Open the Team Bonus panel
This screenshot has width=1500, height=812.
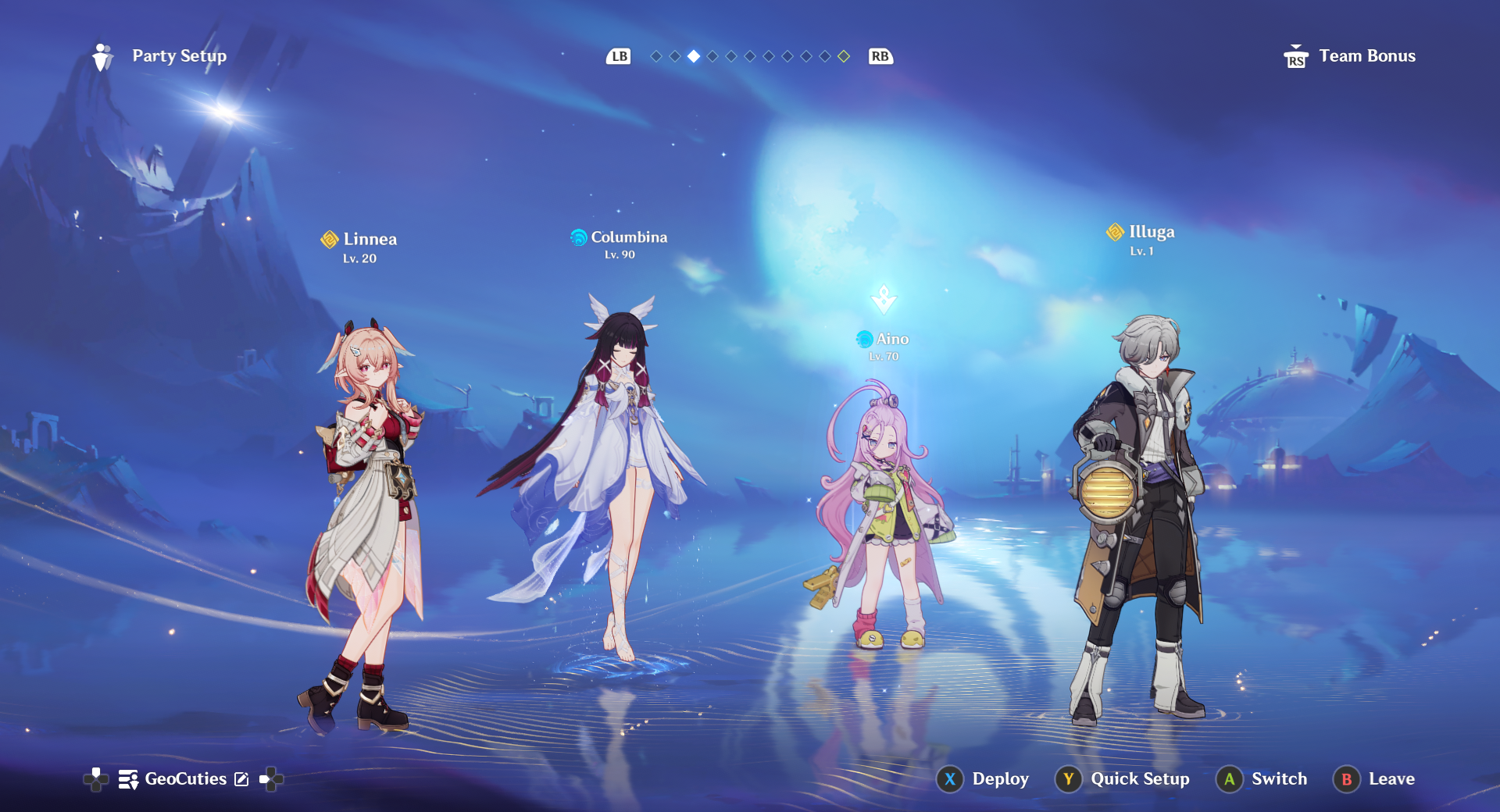tap(1350, 56)
